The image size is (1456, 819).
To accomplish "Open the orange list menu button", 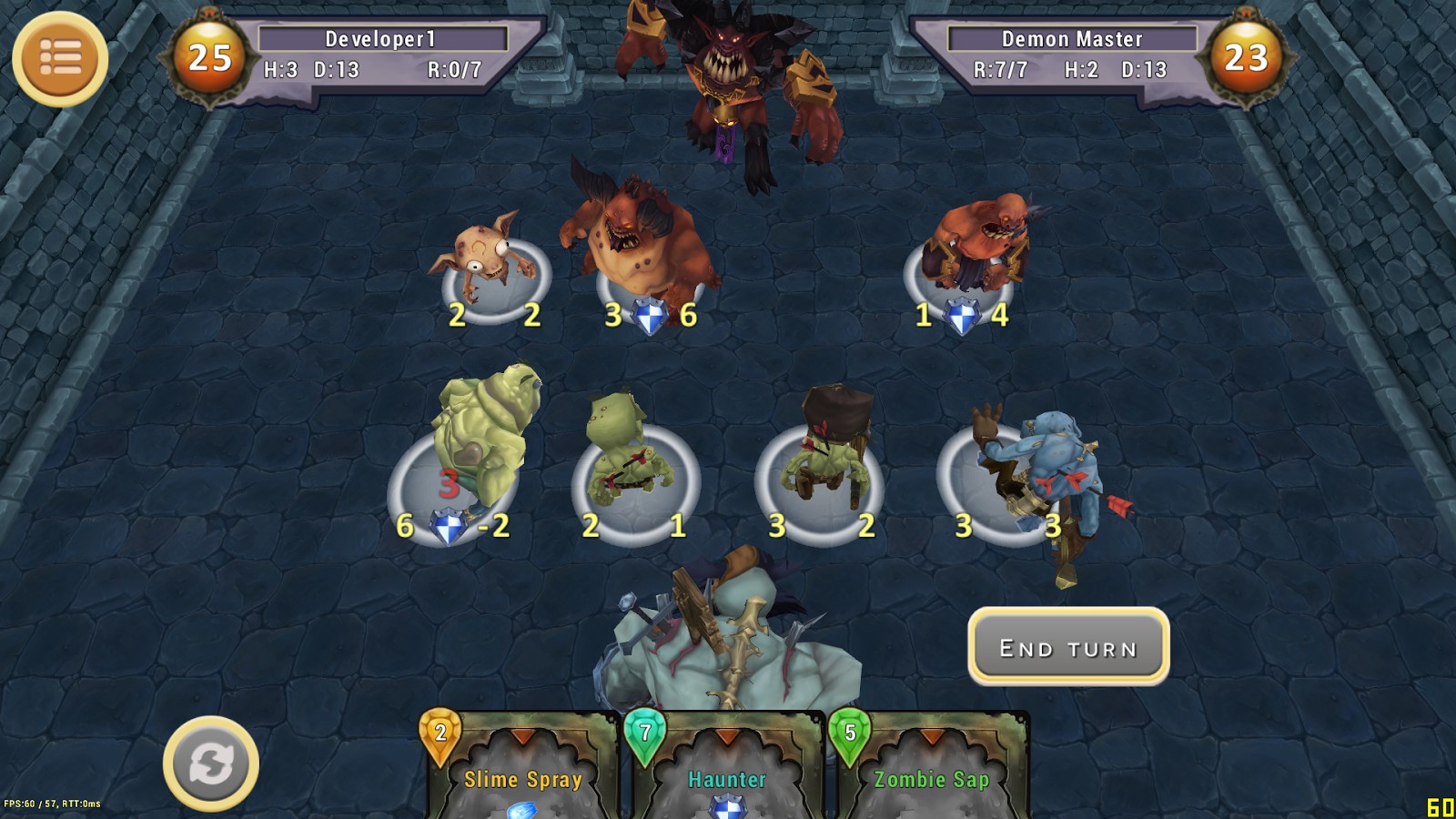I will [60, 59].
